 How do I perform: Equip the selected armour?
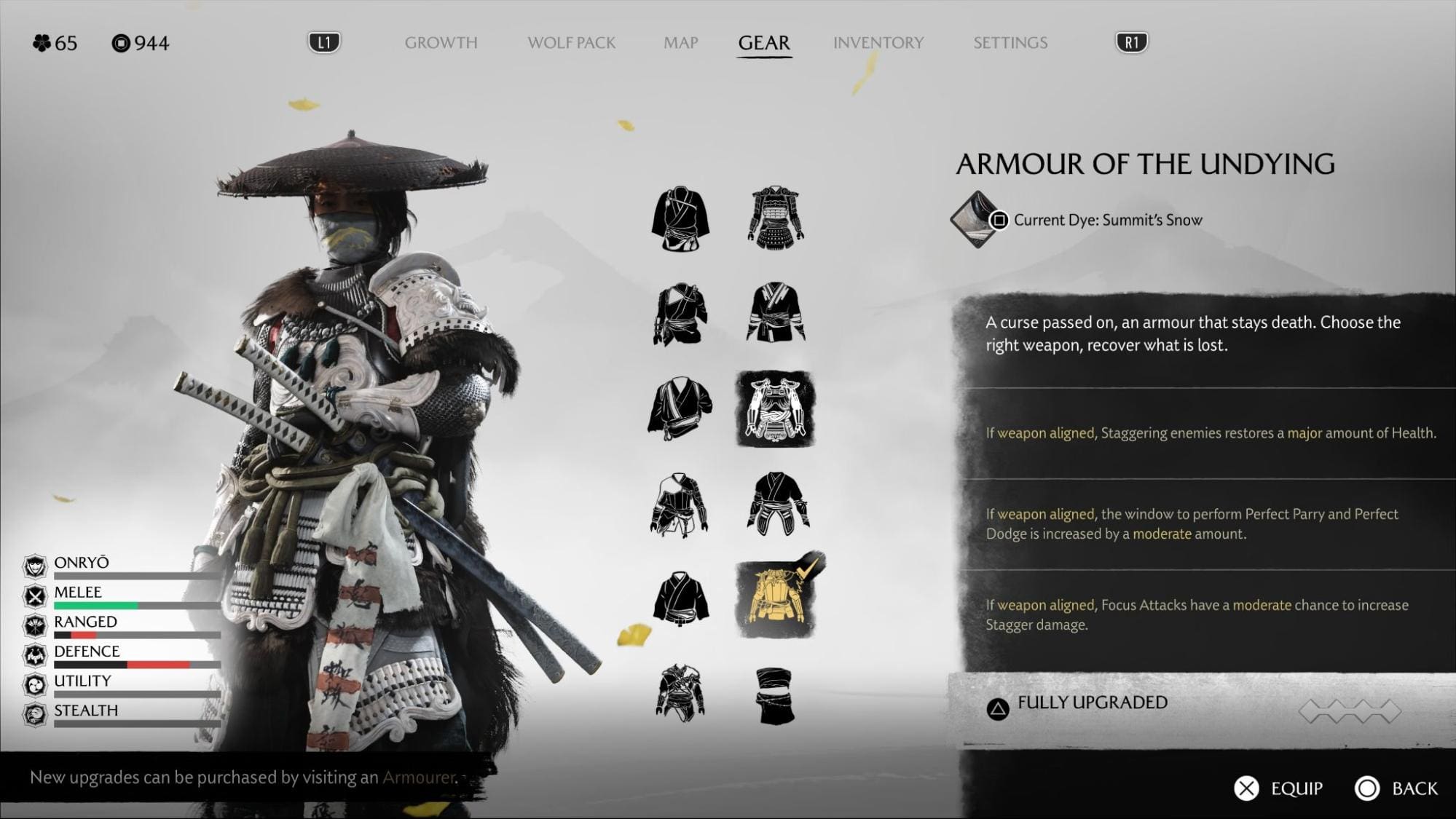click(1278, 788)
